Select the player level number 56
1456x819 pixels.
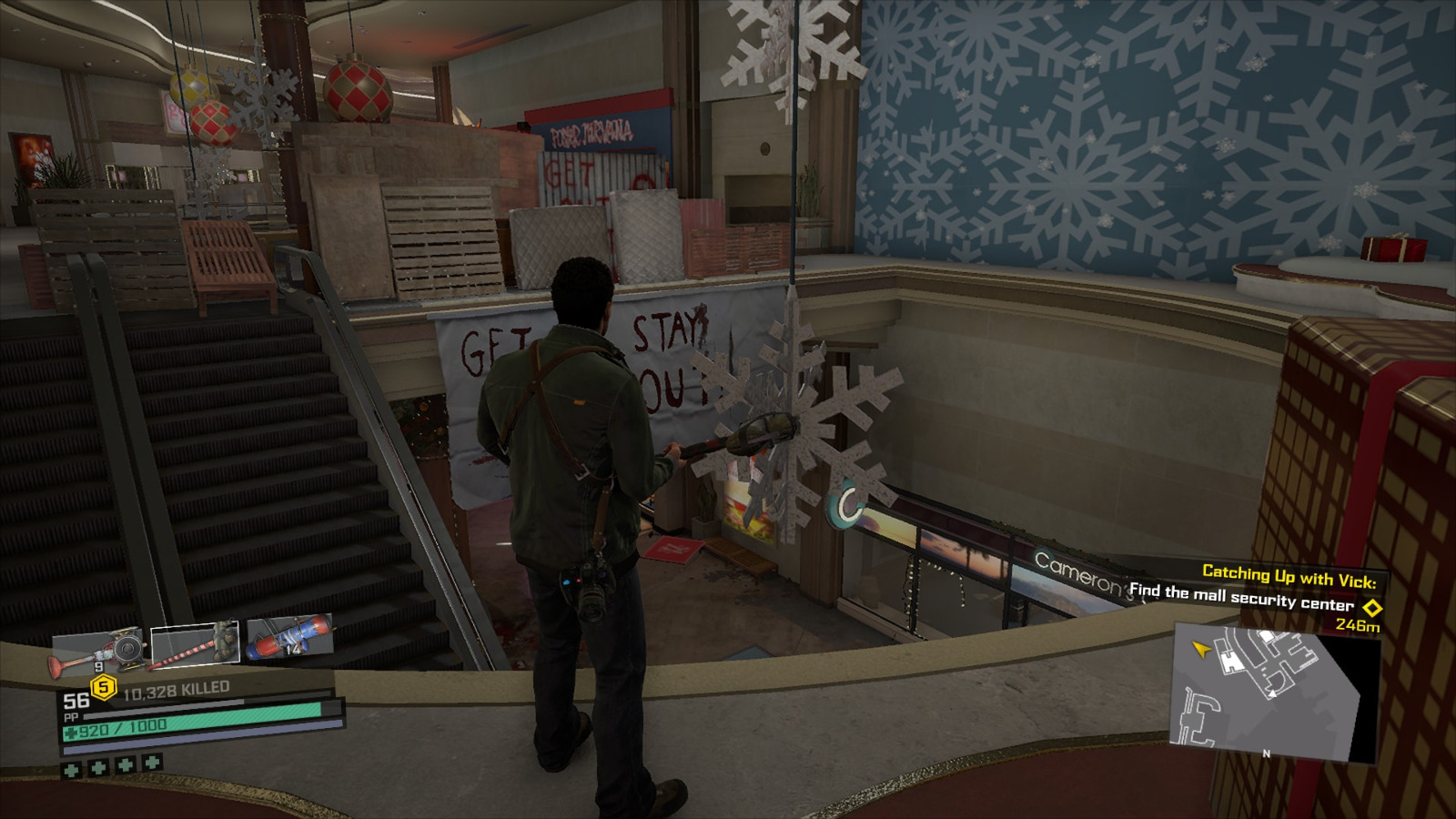click(76, 701)
